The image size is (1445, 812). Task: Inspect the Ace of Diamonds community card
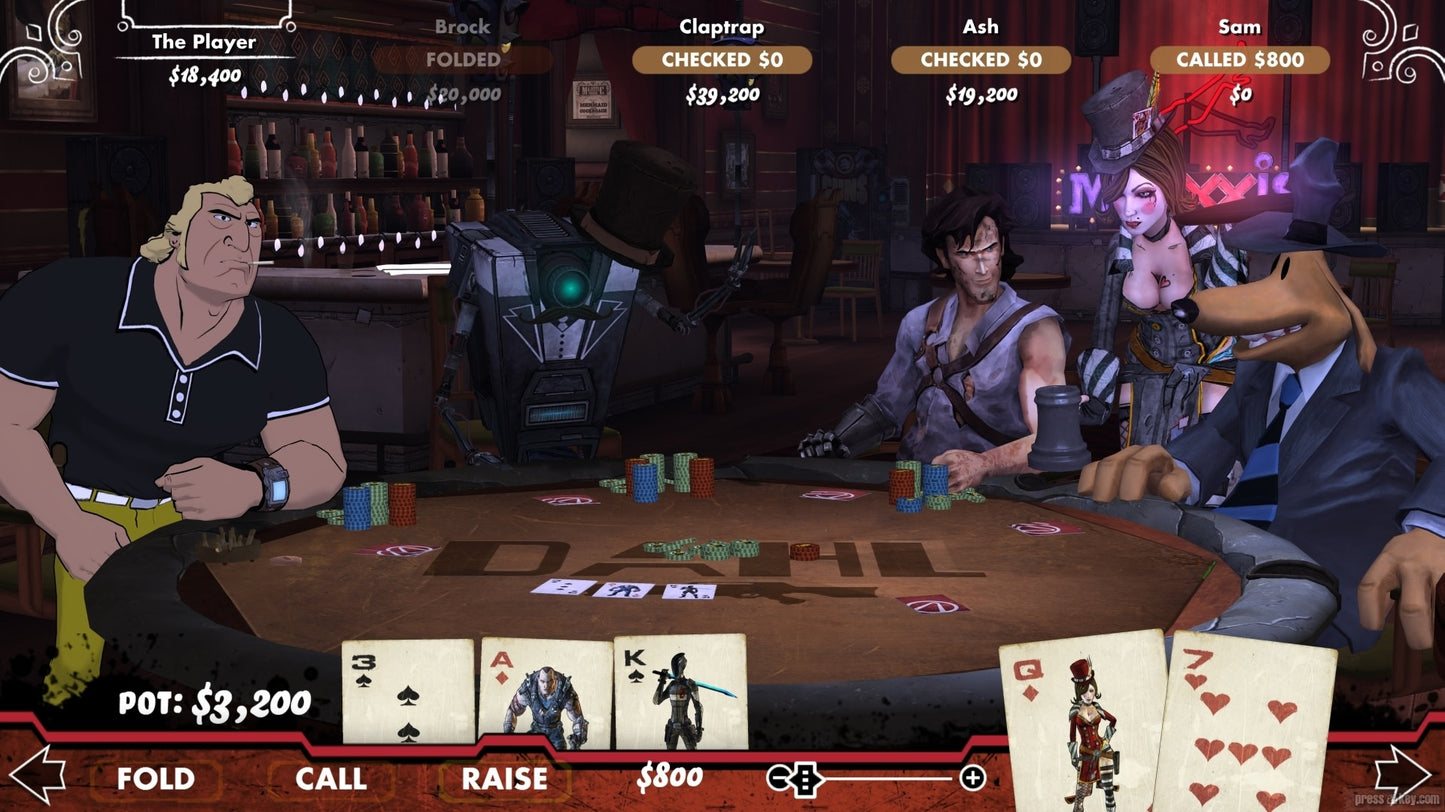(546, 692)
